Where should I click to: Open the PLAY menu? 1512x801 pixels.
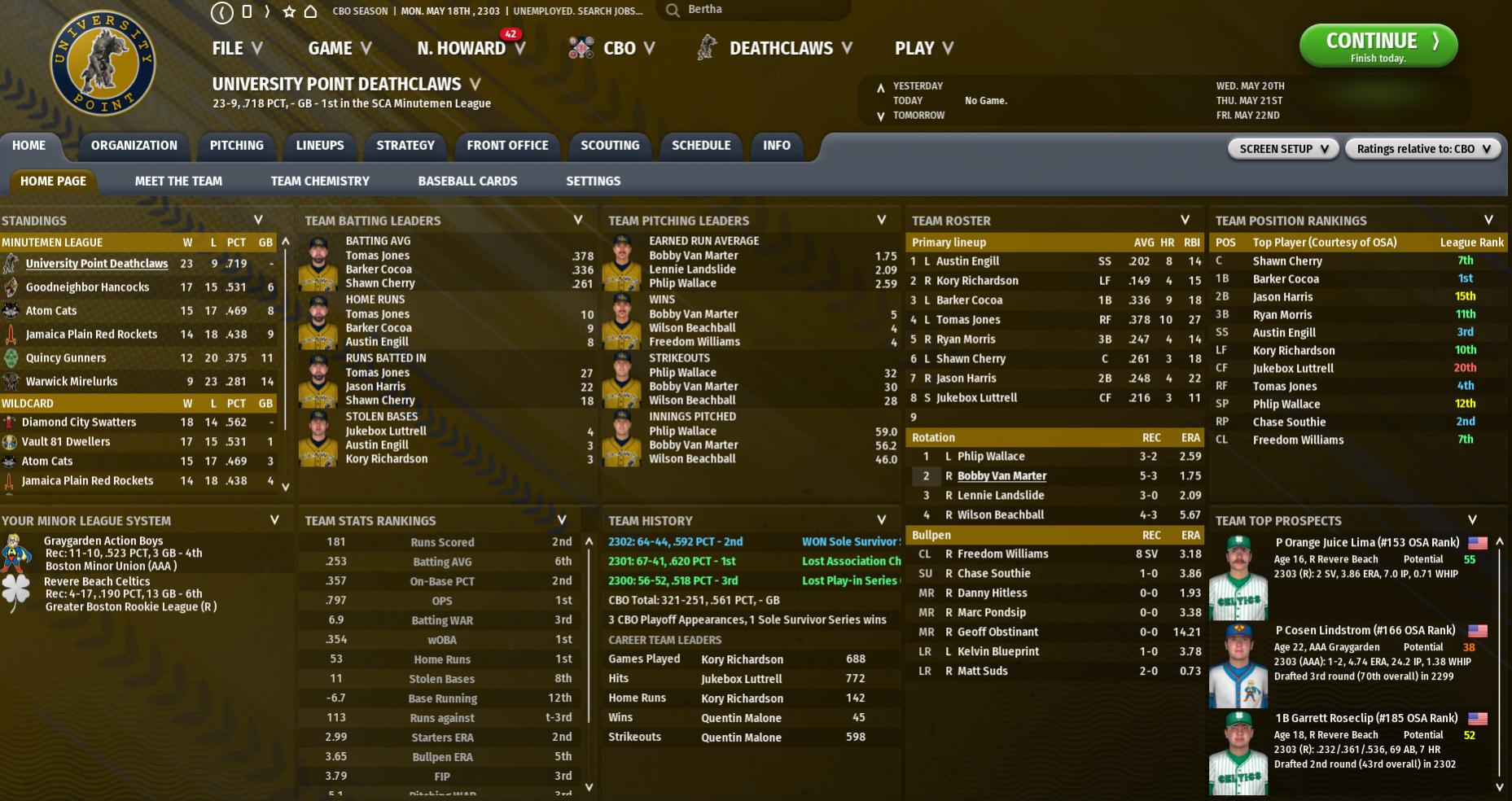923,49
